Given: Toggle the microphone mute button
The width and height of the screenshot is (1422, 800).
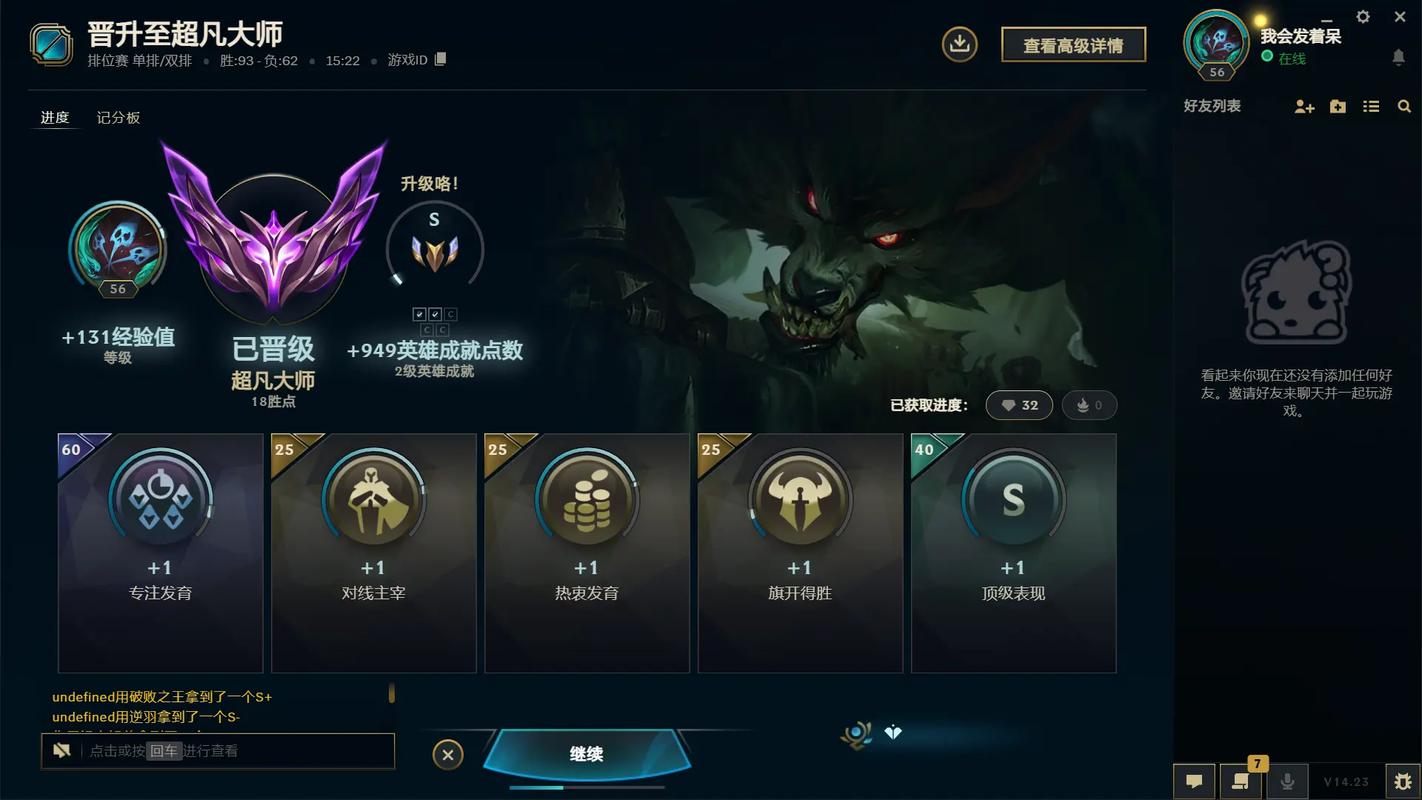Looking at the screenshot, I should point(1288,781).
